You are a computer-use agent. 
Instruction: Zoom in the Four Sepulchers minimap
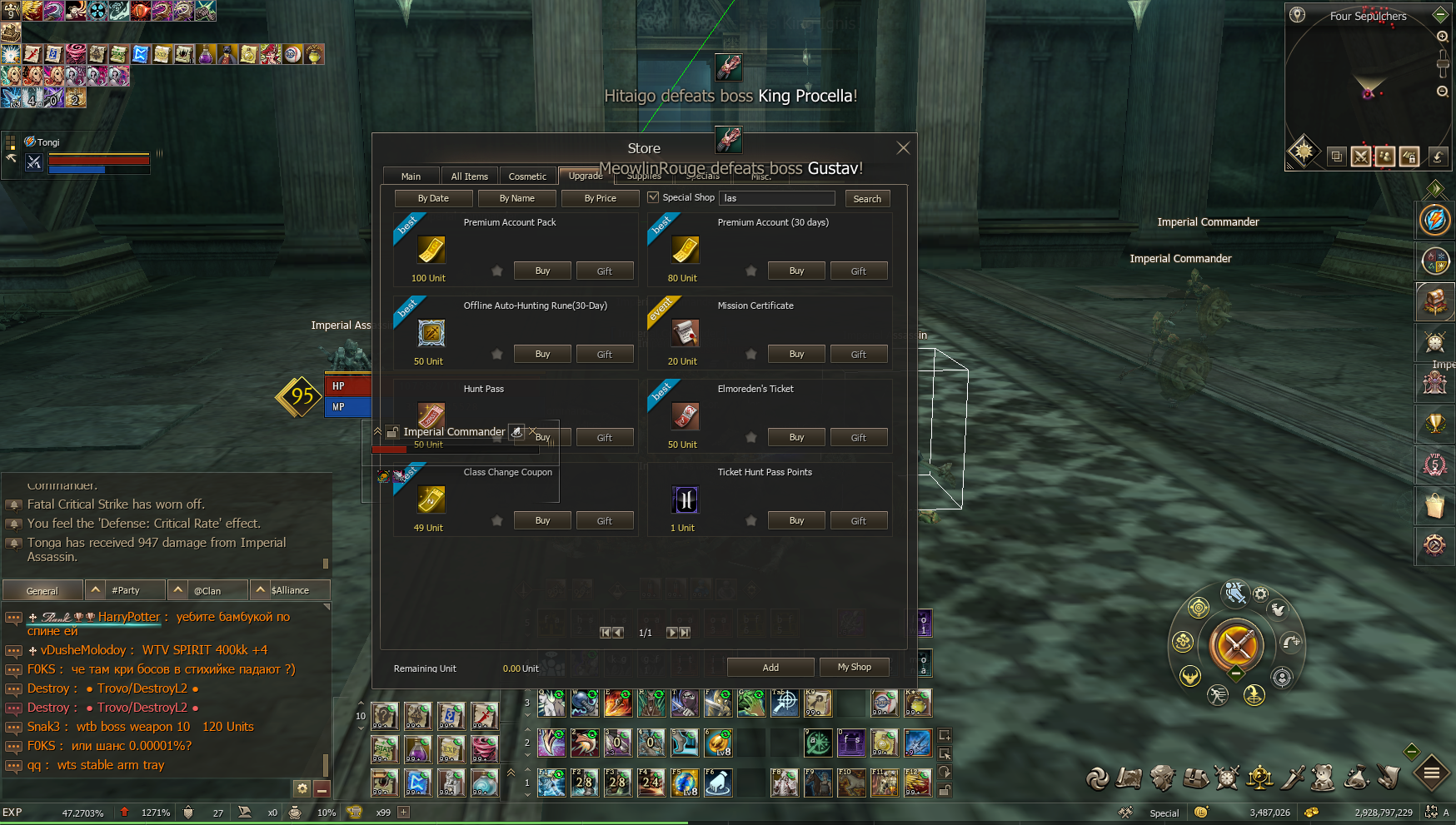[1443, 37]
